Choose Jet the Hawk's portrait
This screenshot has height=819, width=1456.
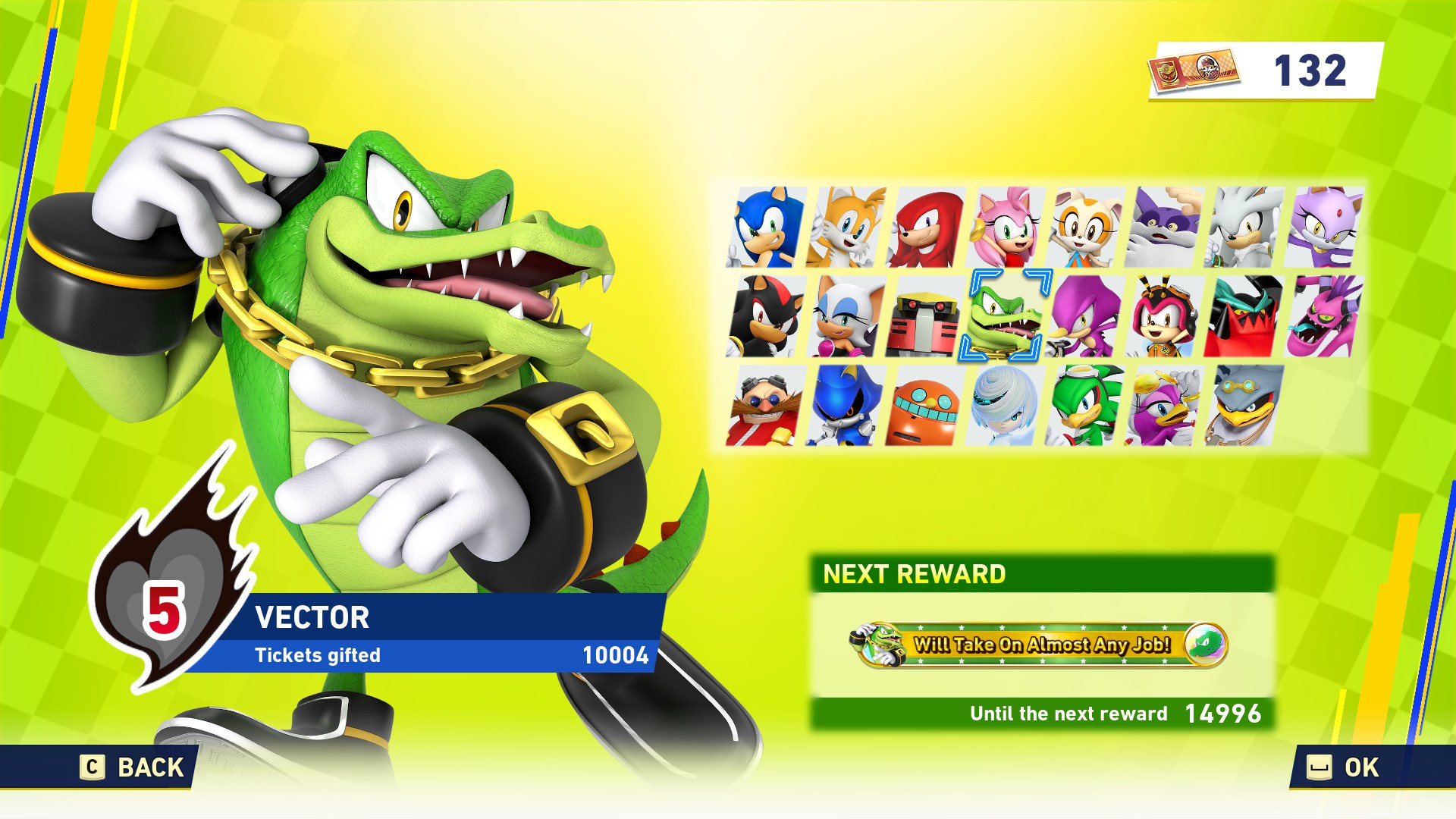1085,406
